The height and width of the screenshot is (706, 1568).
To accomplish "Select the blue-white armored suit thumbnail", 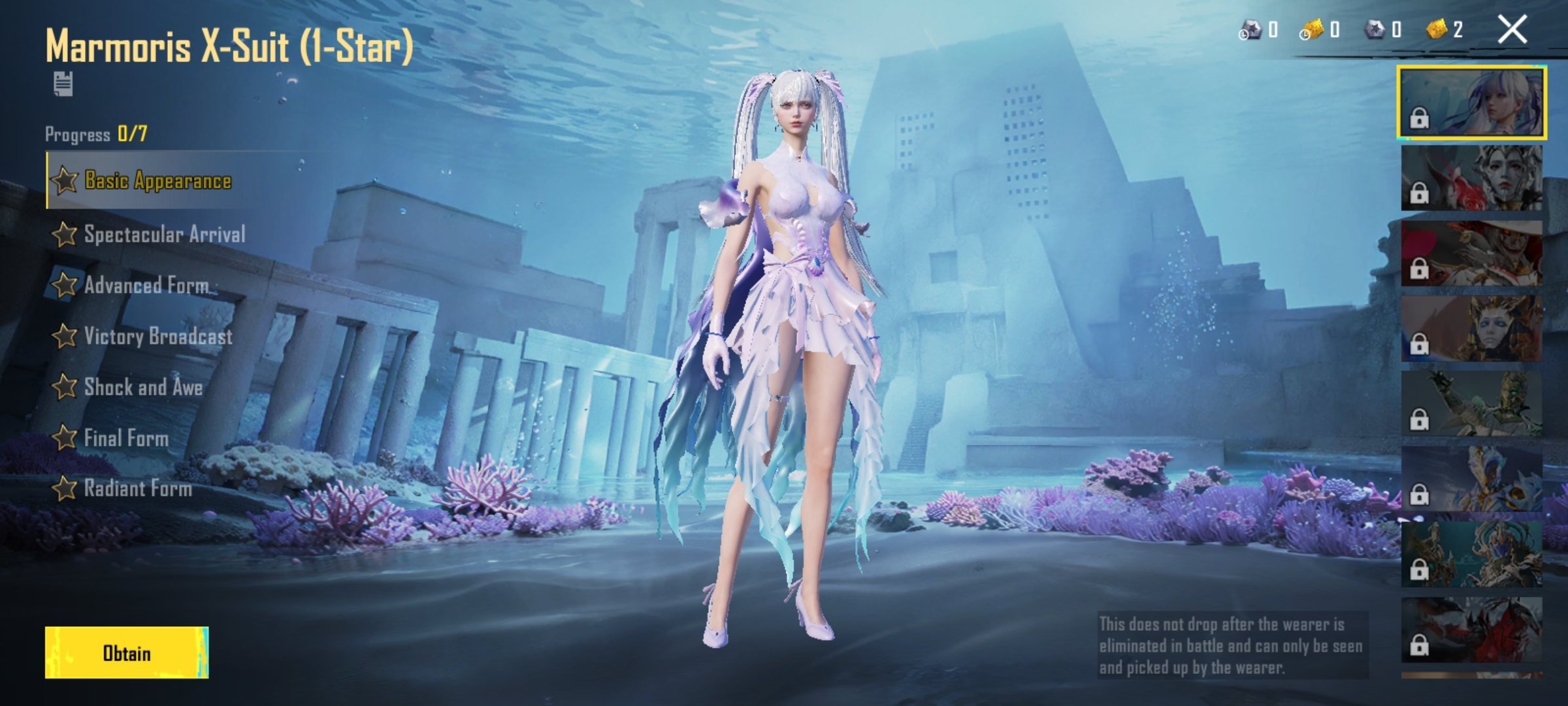I will [1471, 479].
